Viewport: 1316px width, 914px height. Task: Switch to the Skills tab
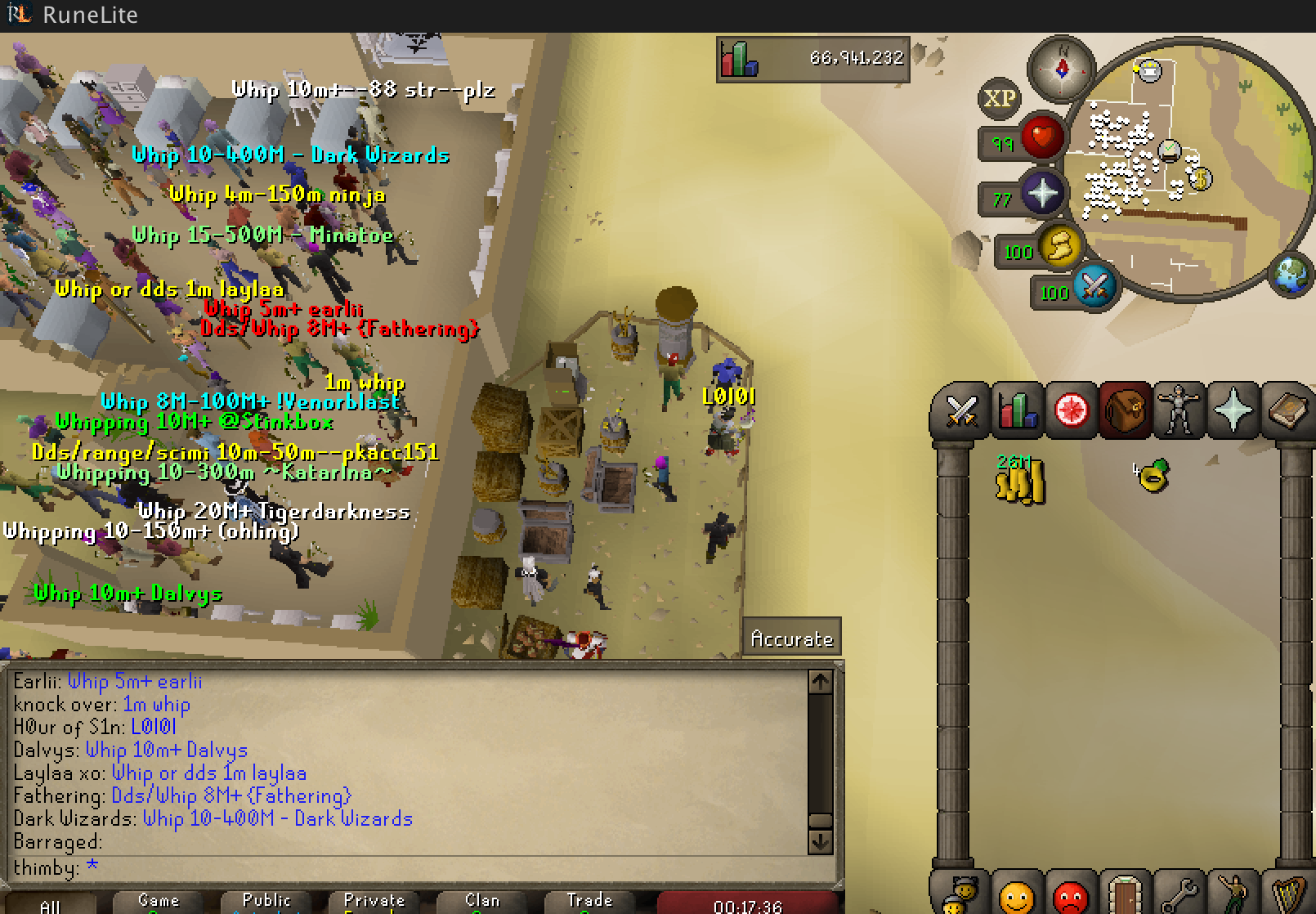[x=1016, y=410]
